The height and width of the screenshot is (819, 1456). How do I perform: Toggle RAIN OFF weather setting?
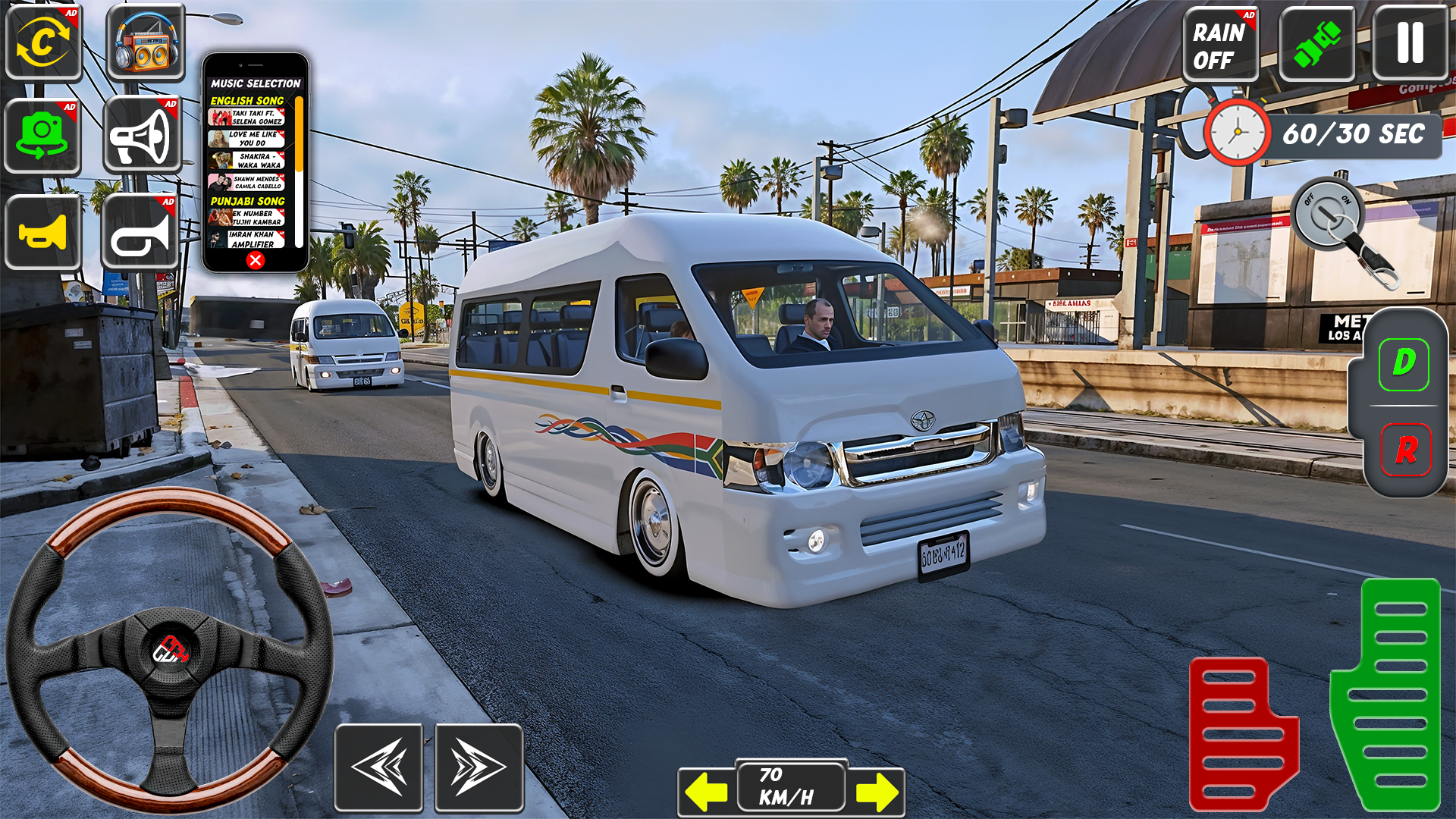pyautogui.click(x=1221, y=43)
